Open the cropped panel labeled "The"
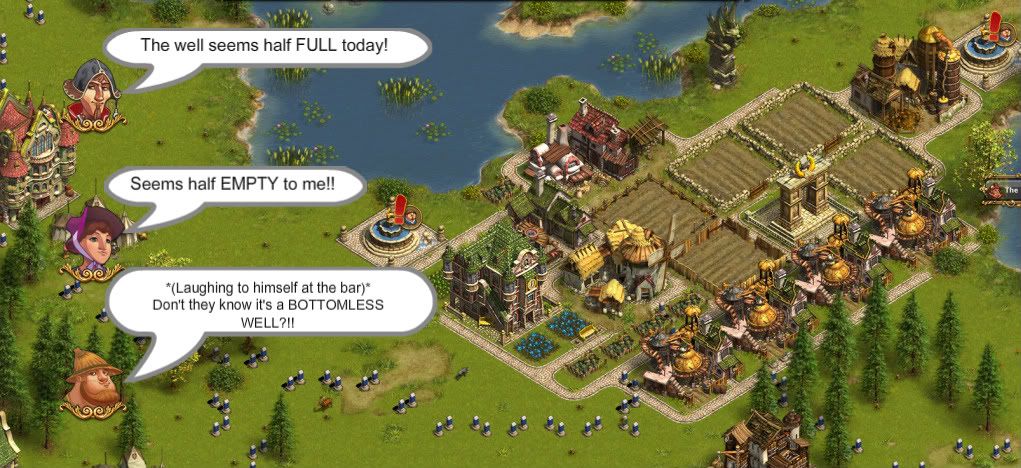This screenshot has height=468, width=1021. tap(1005, 189)
